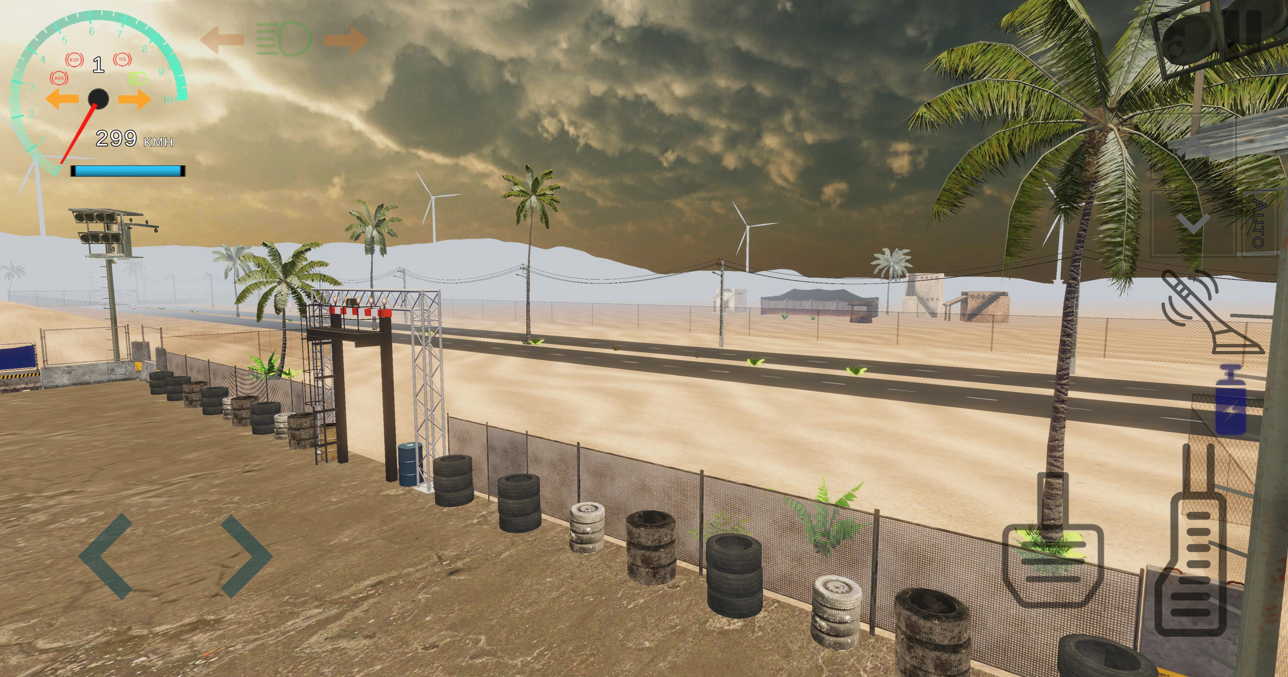The image size is (1288, 677).
Task: Toggle the headlights icon
Action: pos(283,40)
